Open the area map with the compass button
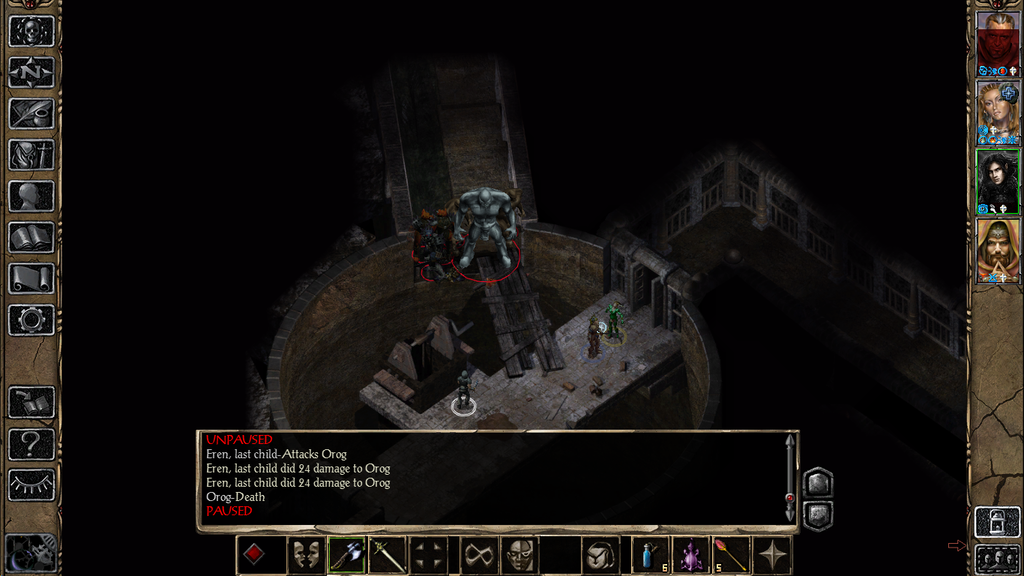The image size is (1024, 576). 31,72
